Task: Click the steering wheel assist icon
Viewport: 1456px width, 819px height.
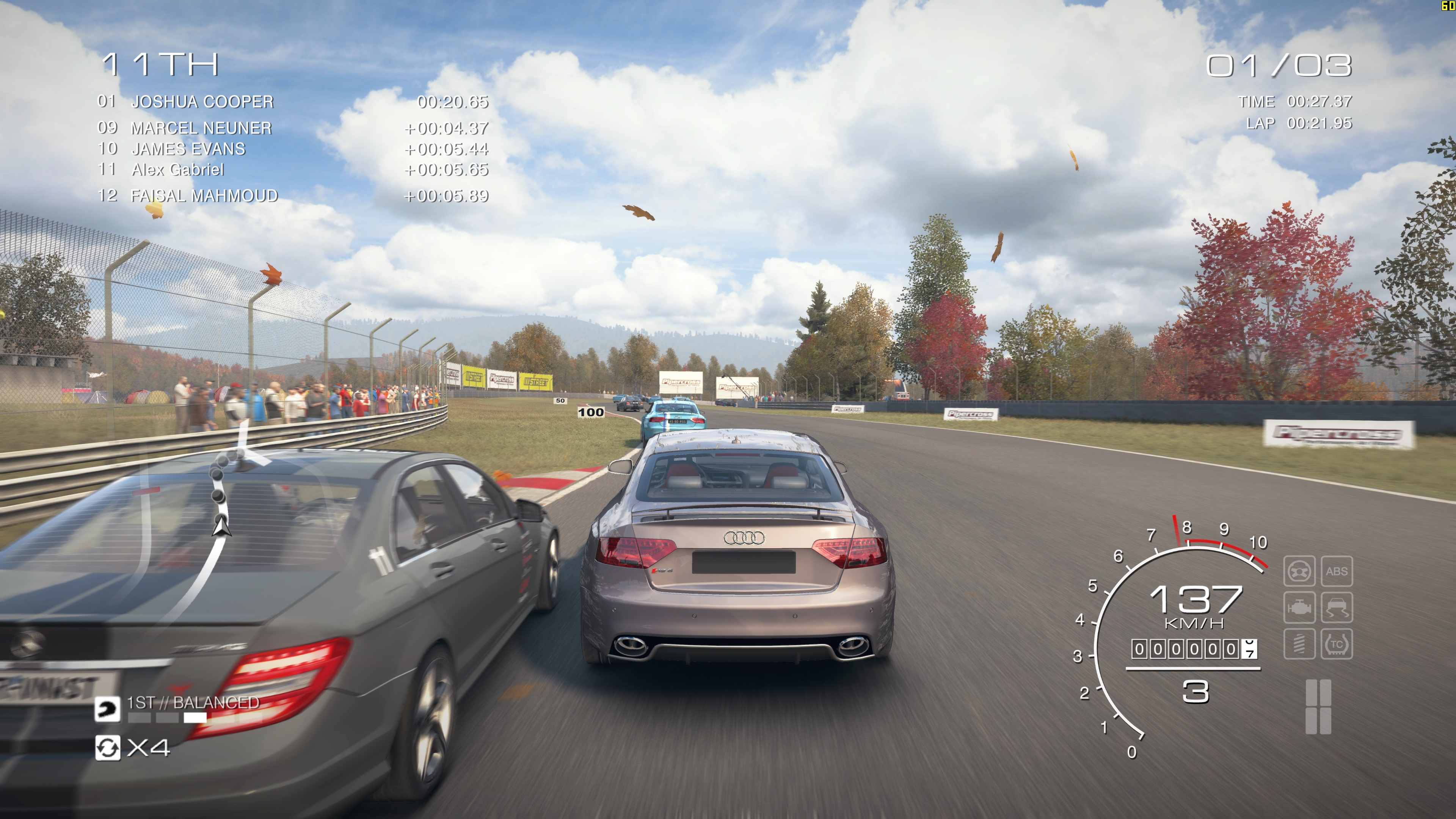Action: 1299,571
